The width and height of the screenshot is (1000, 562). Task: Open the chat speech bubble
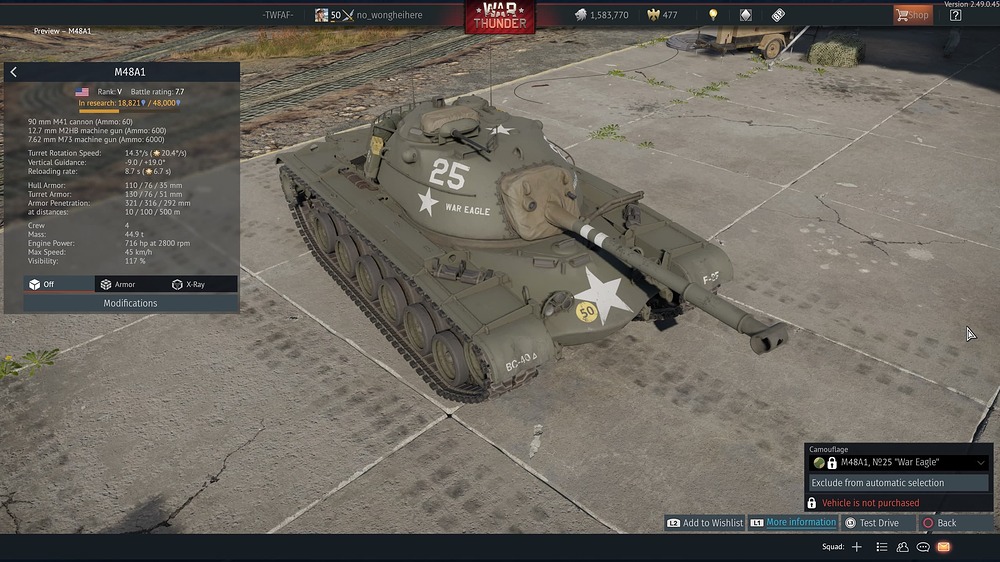coord(923,547)
